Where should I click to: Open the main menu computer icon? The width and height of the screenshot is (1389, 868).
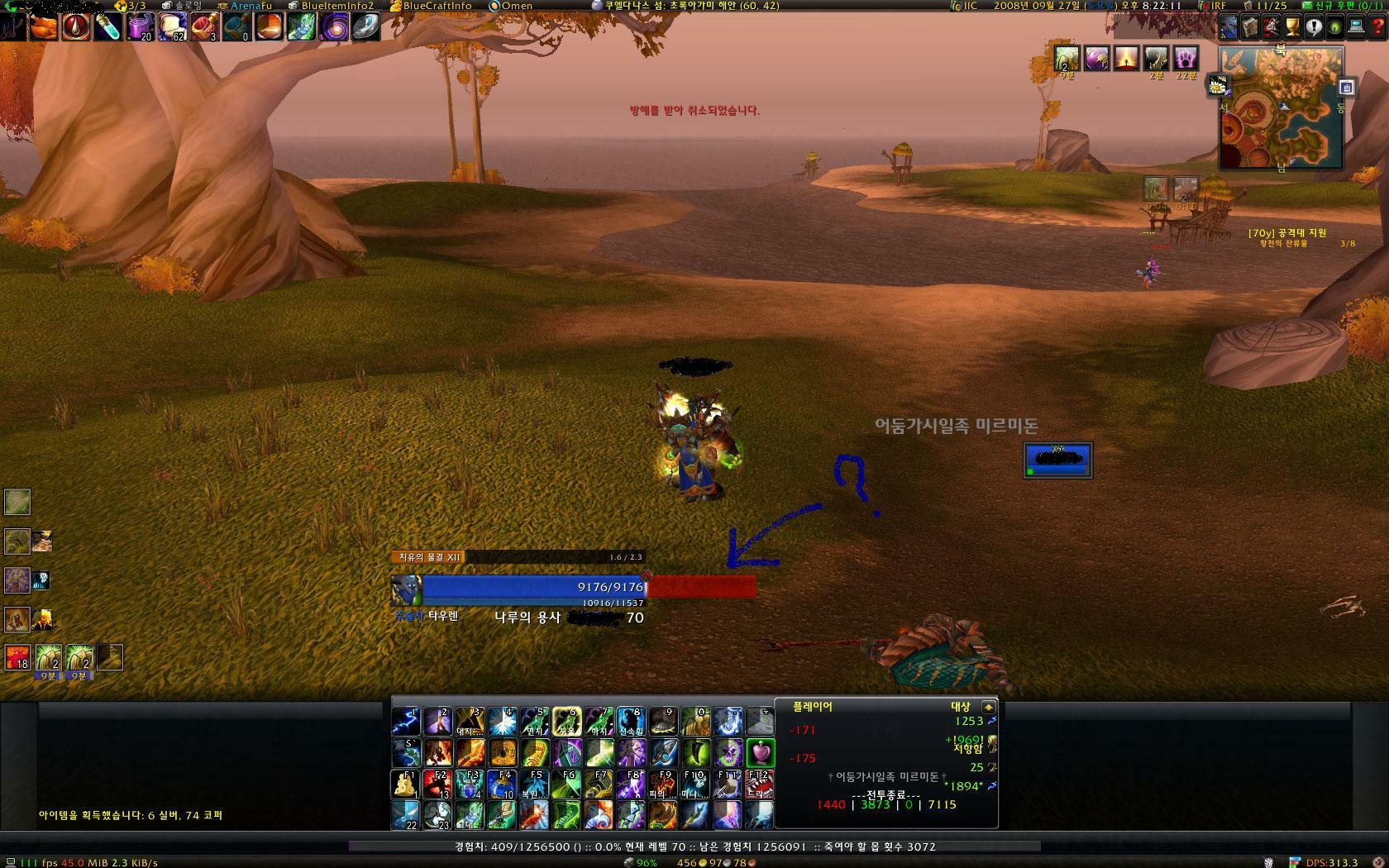click(x=1357, y=27)
